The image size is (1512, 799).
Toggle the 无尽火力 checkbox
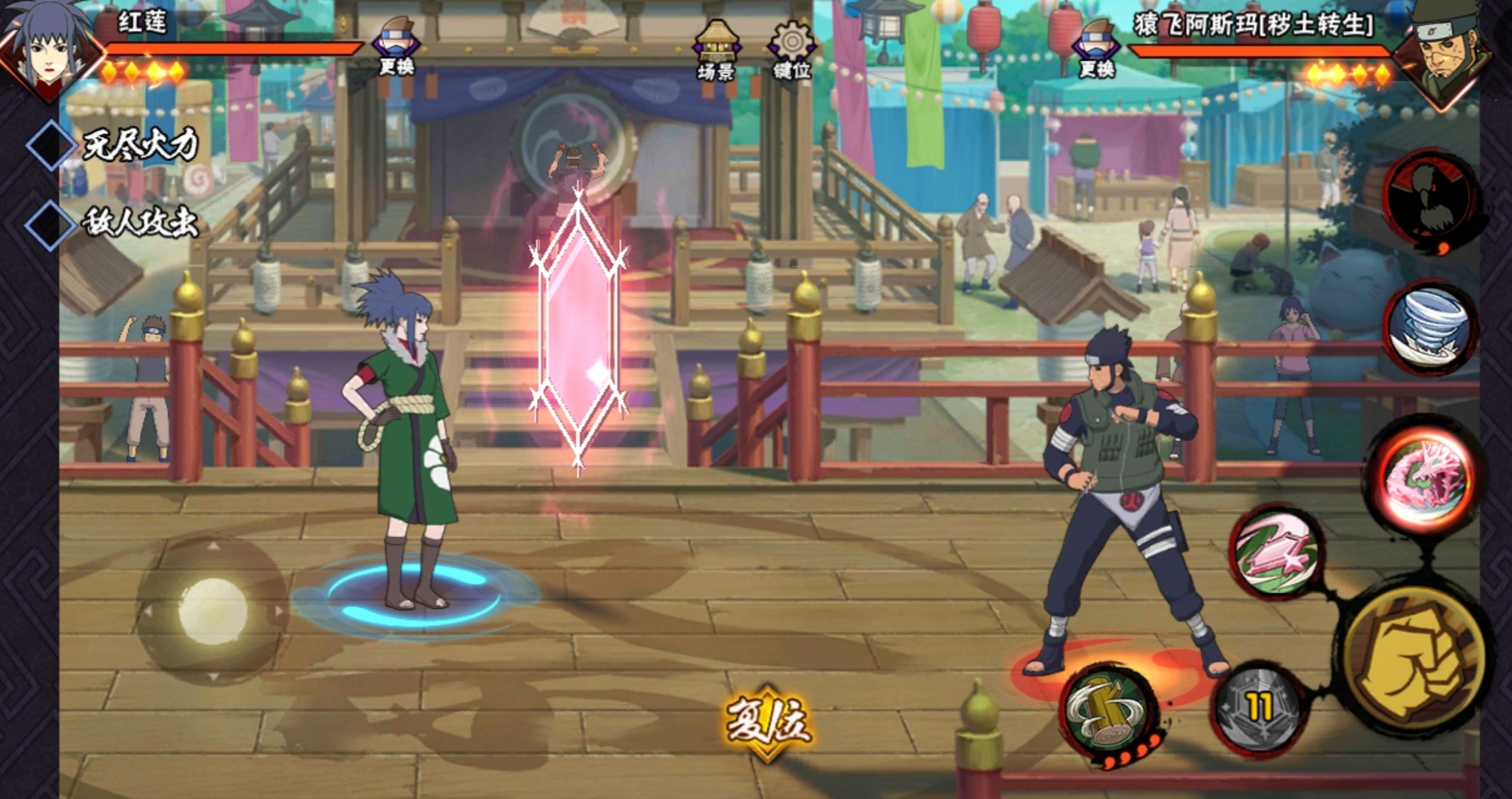pyautogui.click(x=50, y=145)
